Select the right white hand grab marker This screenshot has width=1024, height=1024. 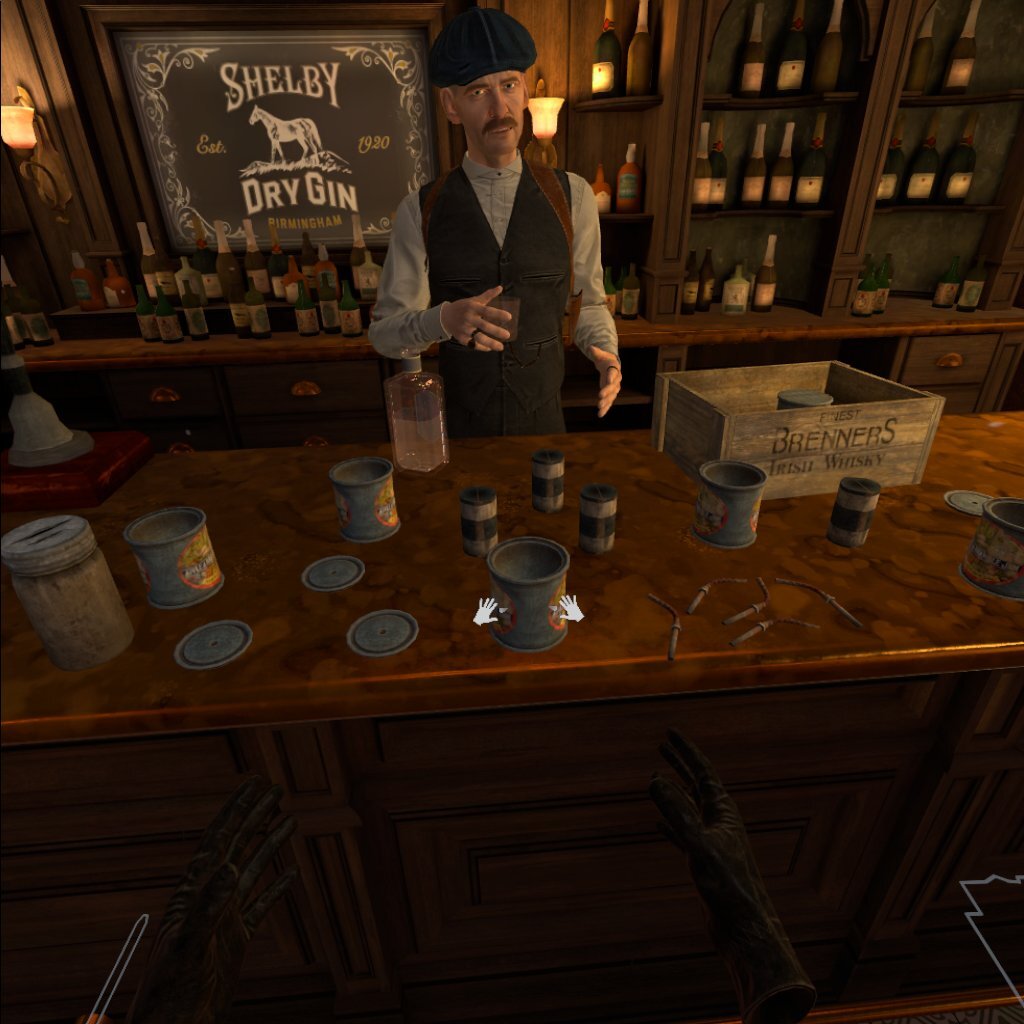[x=570, y=608]
